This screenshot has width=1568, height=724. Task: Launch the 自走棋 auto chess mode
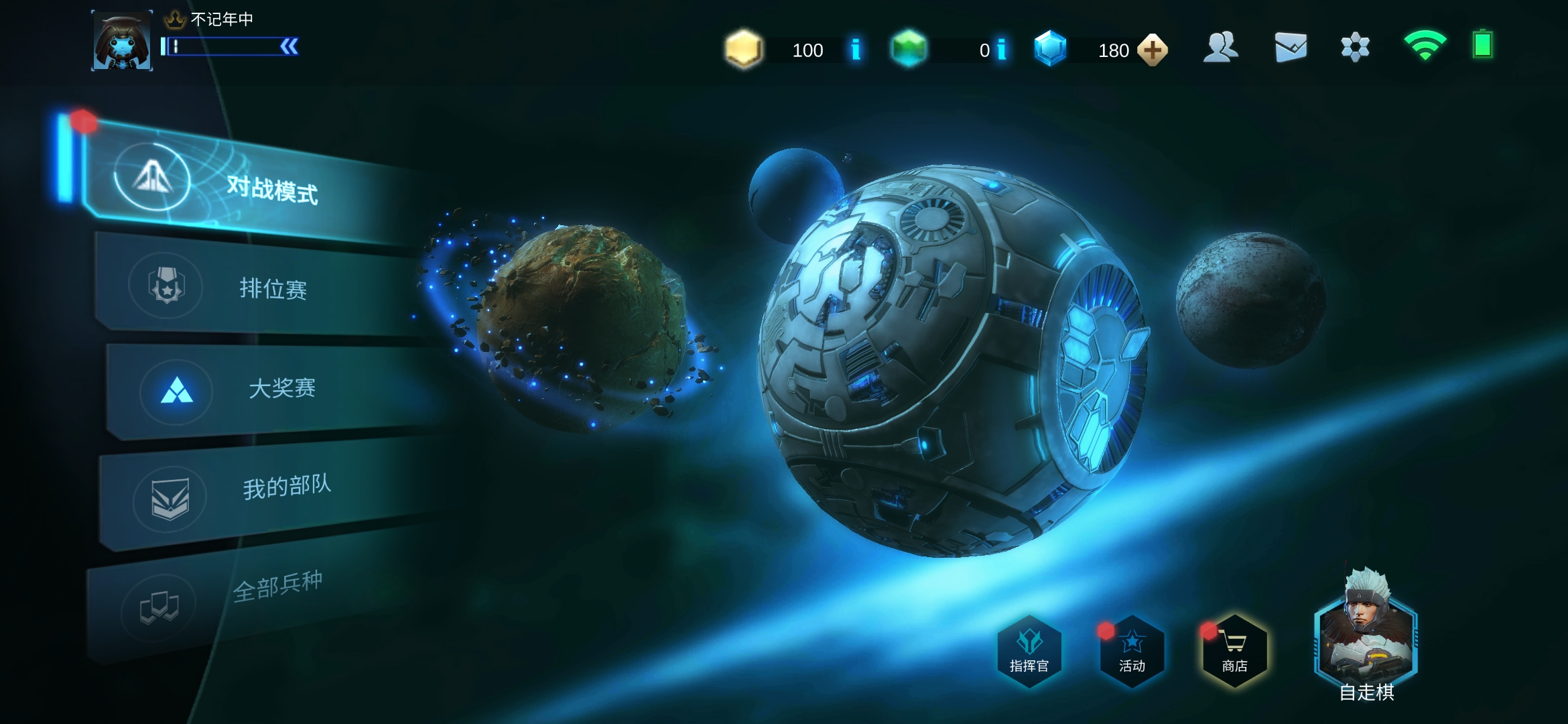tap(1366, 637)
